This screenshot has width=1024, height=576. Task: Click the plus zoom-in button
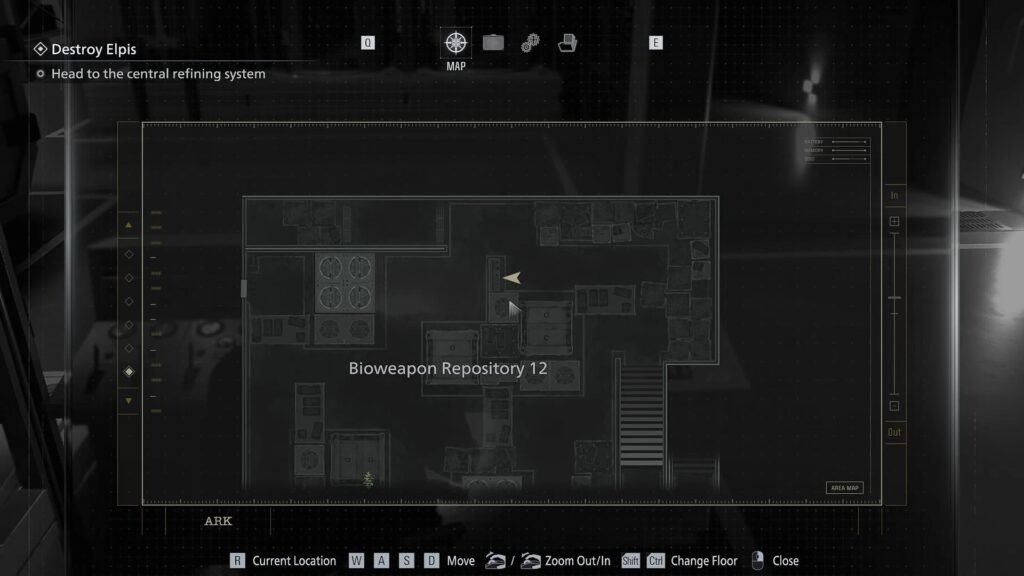click(x=894, y=221)
